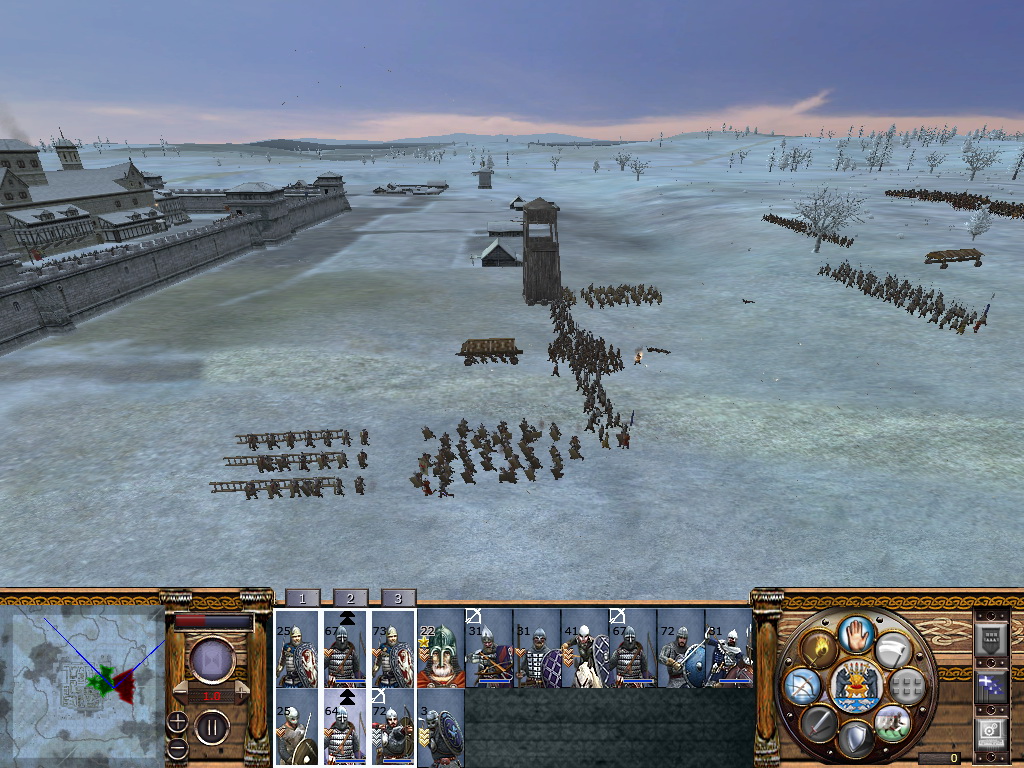Order withdraw with white flag icon

click(x=892, y=649)
